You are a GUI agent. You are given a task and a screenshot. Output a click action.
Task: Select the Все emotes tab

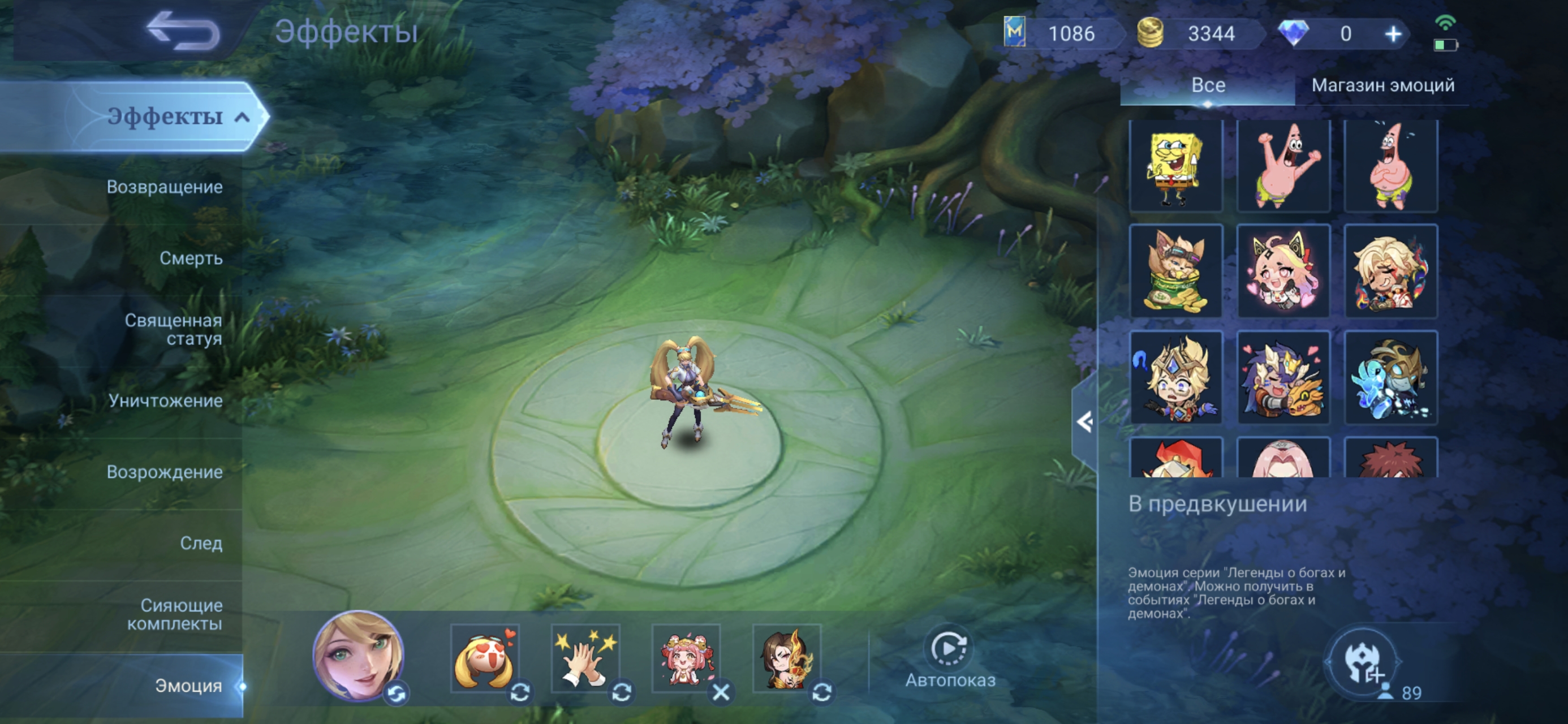1208,85
